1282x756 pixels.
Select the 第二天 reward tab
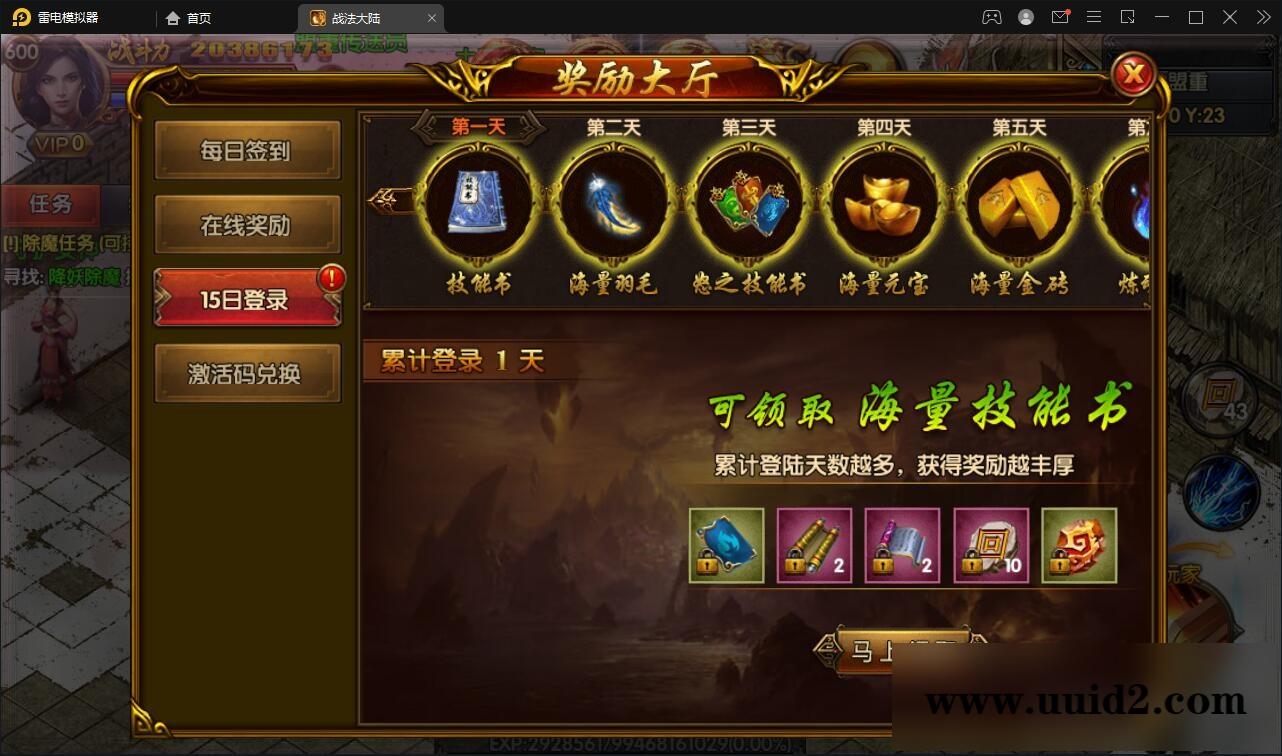click(x=612, y=127)
